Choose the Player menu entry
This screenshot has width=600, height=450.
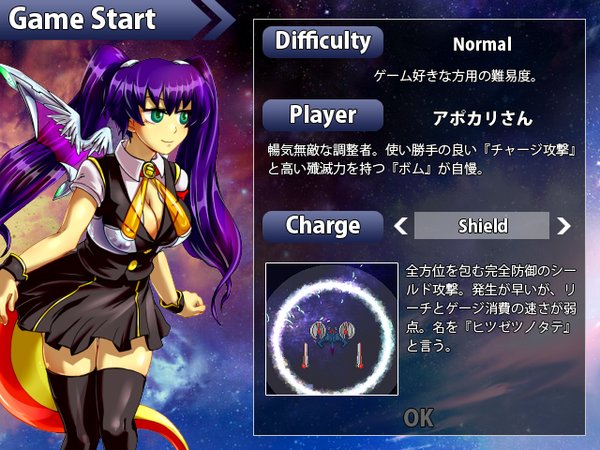(322, 115)
